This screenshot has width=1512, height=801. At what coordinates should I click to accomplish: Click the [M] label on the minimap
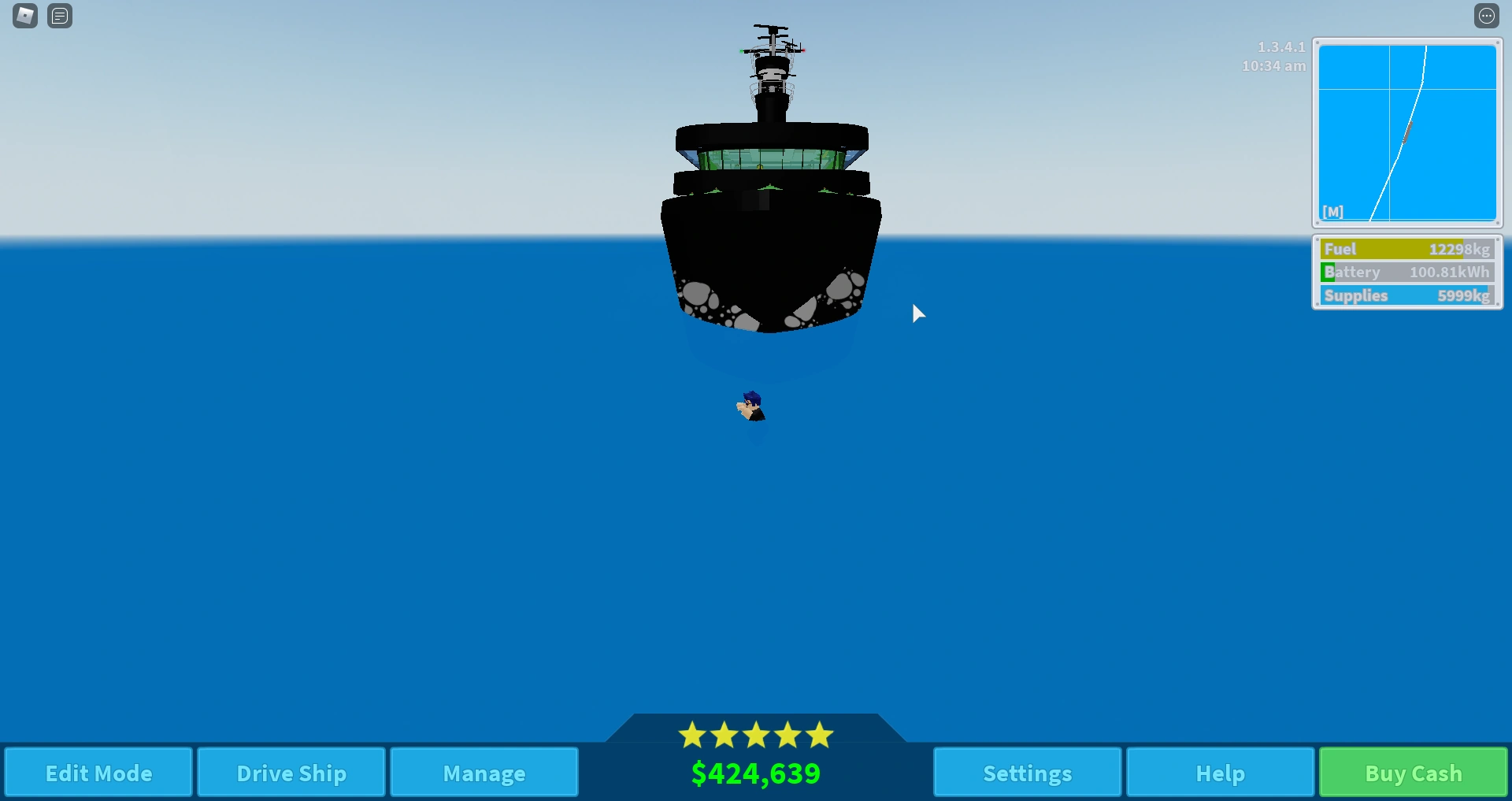[x=1333, y=211]
